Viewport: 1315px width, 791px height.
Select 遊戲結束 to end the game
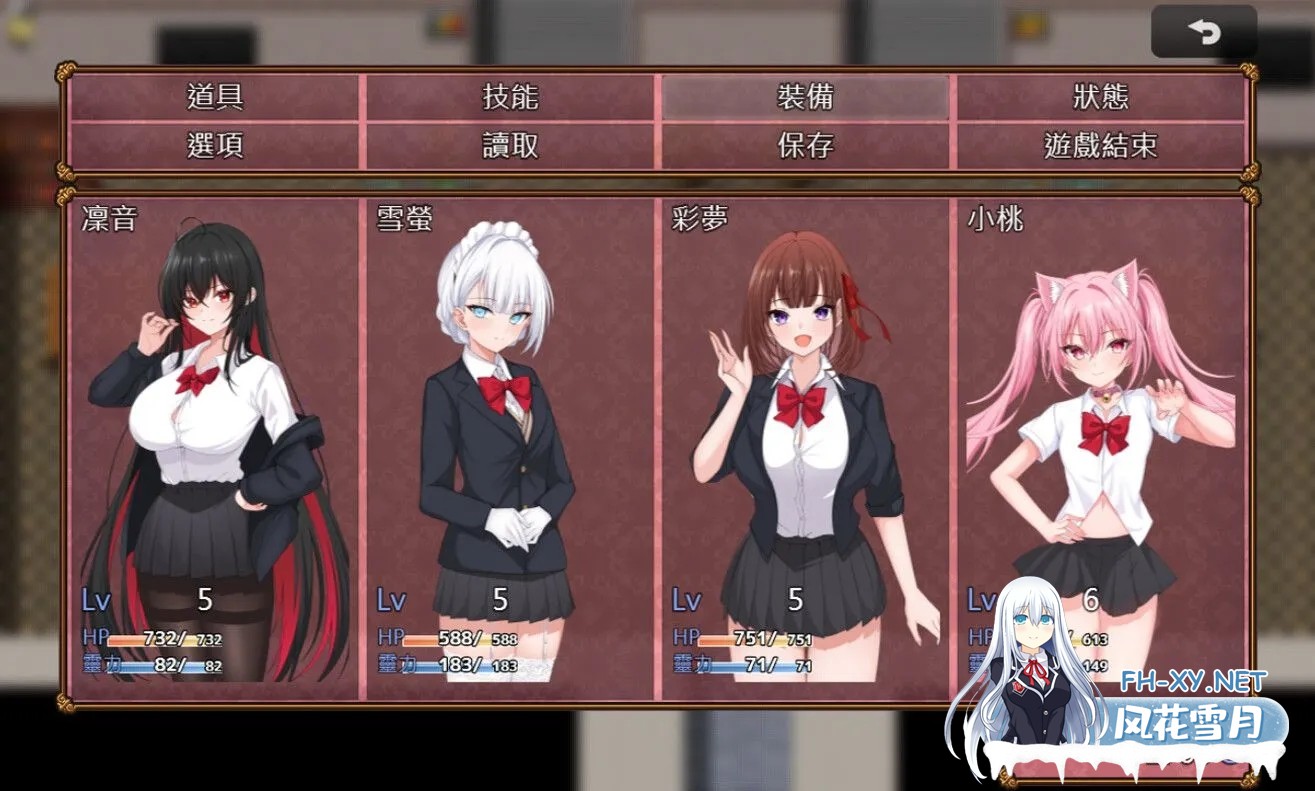[x=1100, y=146]
